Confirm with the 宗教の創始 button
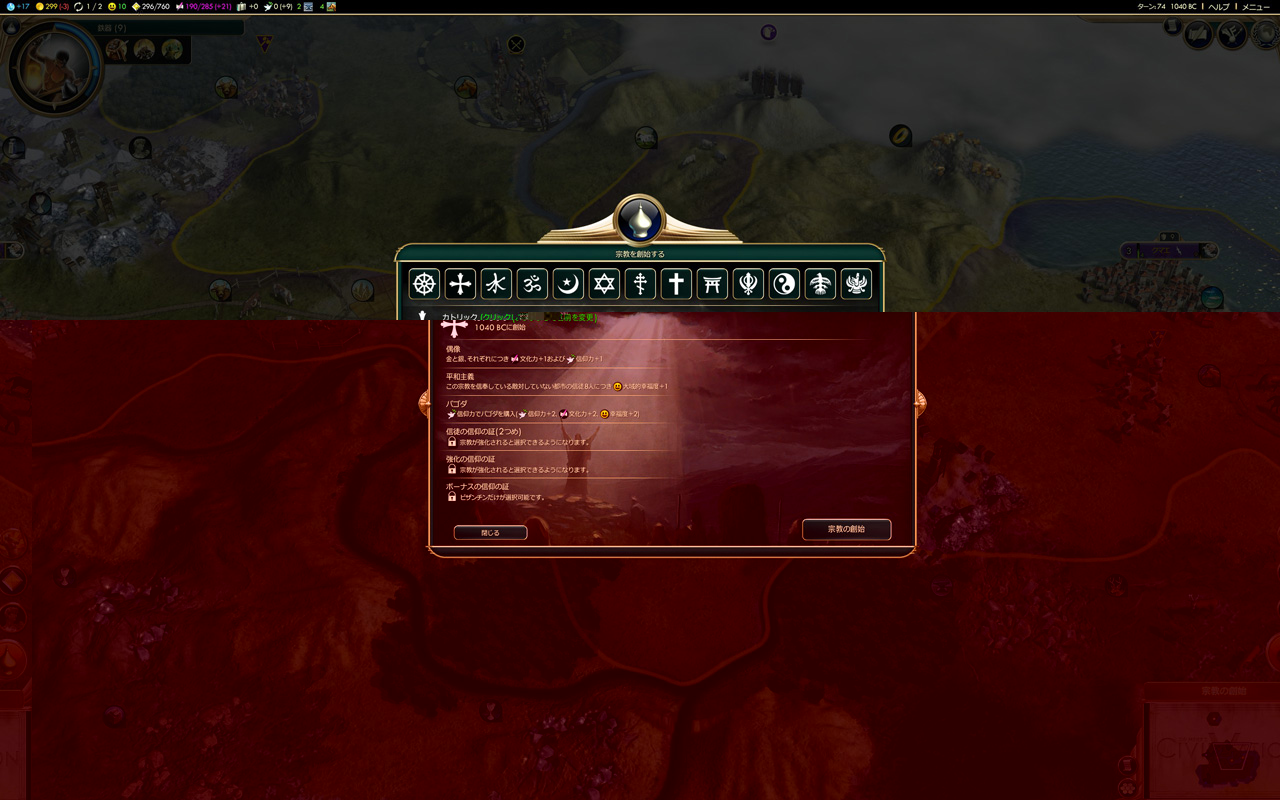Viewport: 1280px width, 800px height. [846, 529]
